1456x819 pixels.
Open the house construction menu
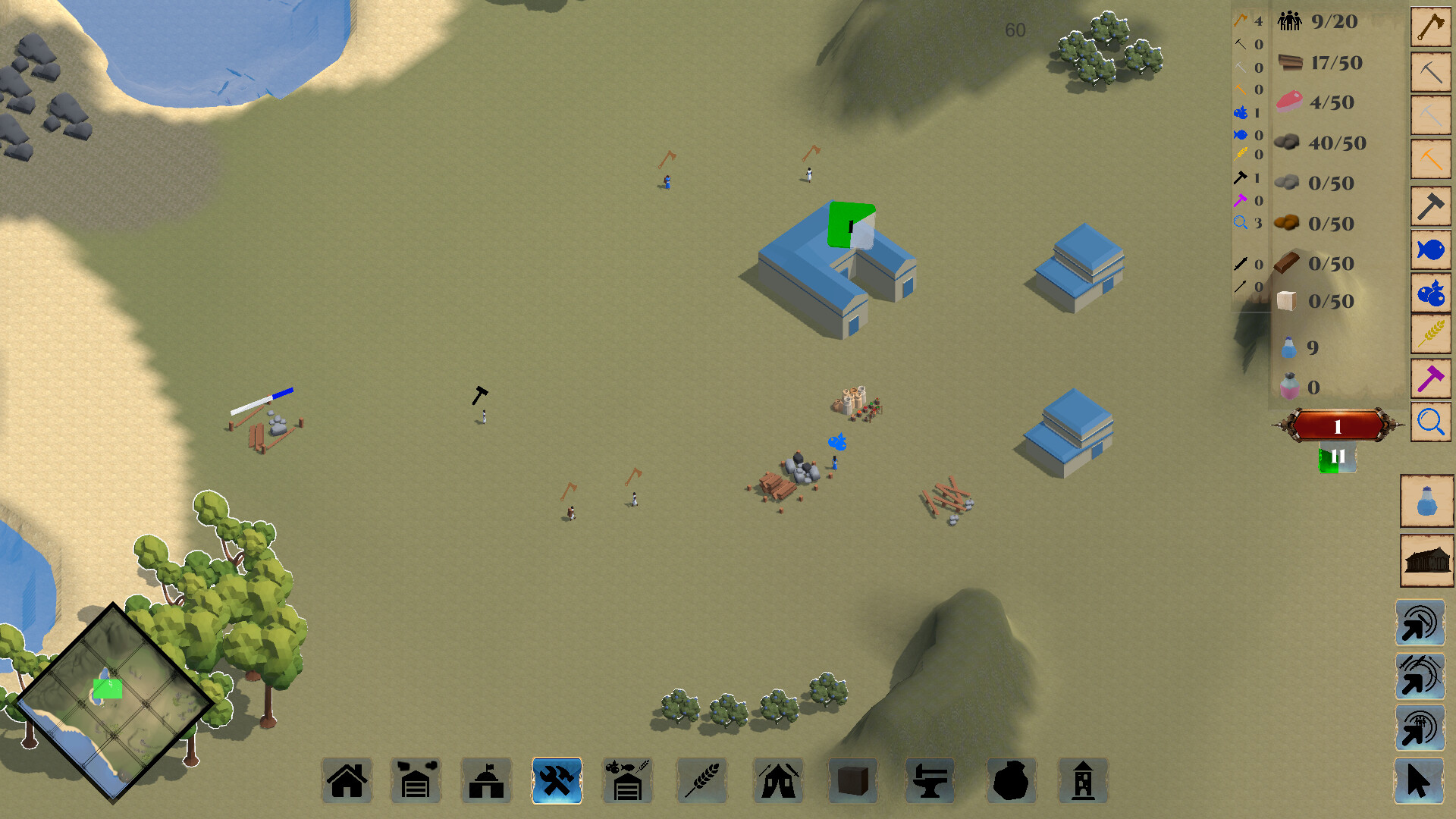pos(347,780)
